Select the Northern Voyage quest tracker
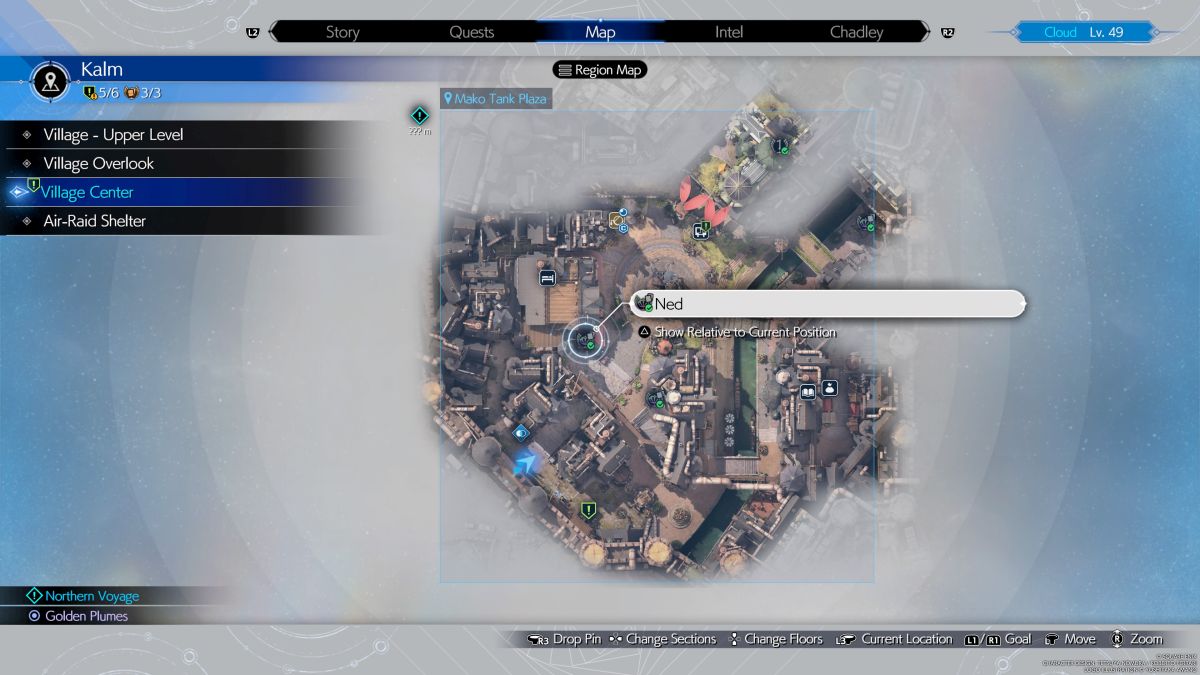This screenshot has height=675, width=1200. [x=91, y=596]
